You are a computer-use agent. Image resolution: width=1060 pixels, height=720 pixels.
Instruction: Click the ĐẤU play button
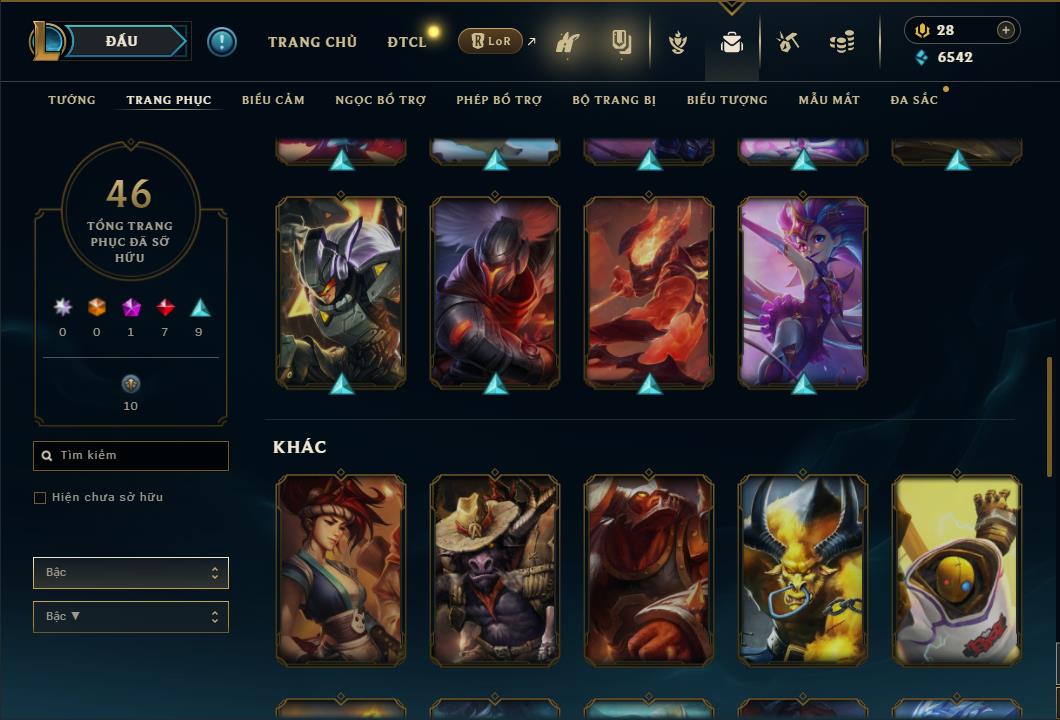(123, 41)
